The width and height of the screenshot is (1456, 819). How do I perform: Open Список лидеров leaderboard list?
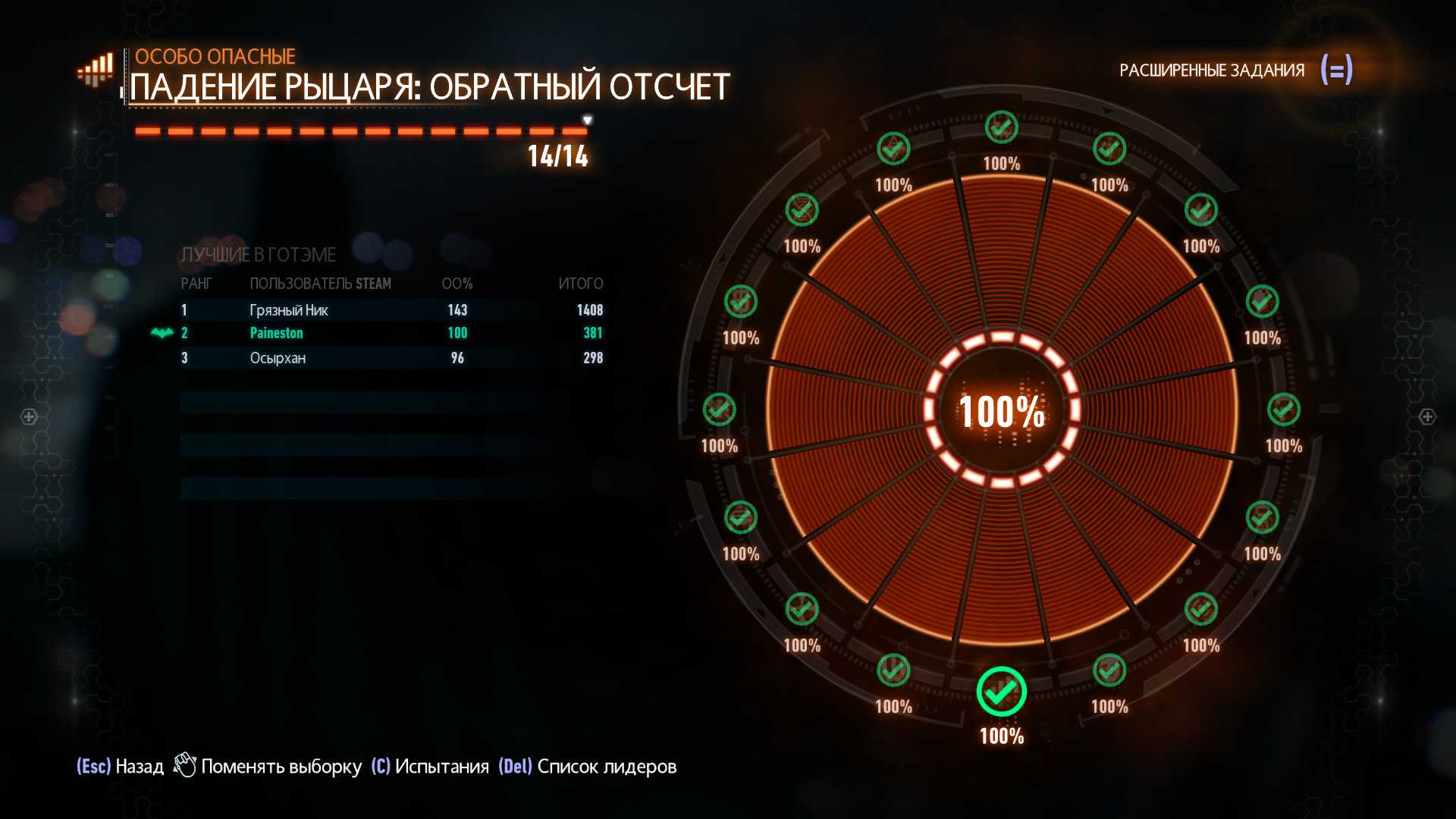pos(588,767)
